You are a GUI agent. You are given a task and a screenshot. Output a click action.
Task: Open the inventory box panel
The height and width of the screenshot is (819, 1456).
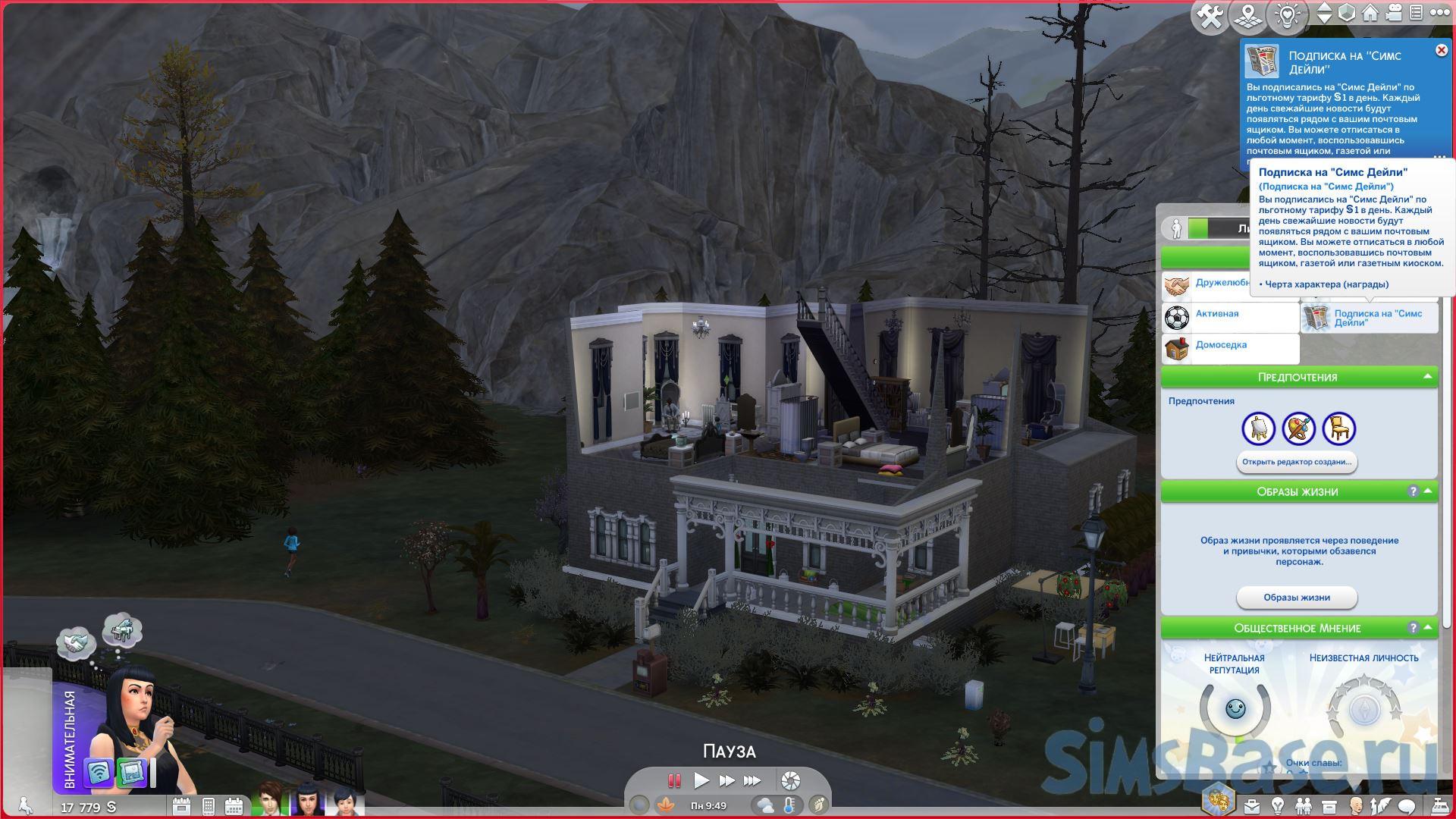(1329, 805)
